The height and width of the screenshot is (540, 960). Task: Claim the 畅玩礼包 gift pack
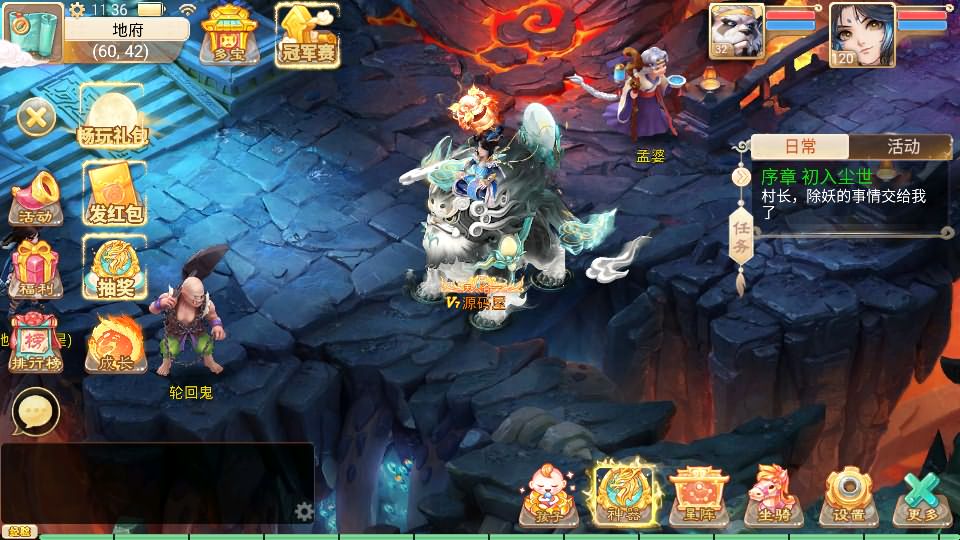pos(111,115)
